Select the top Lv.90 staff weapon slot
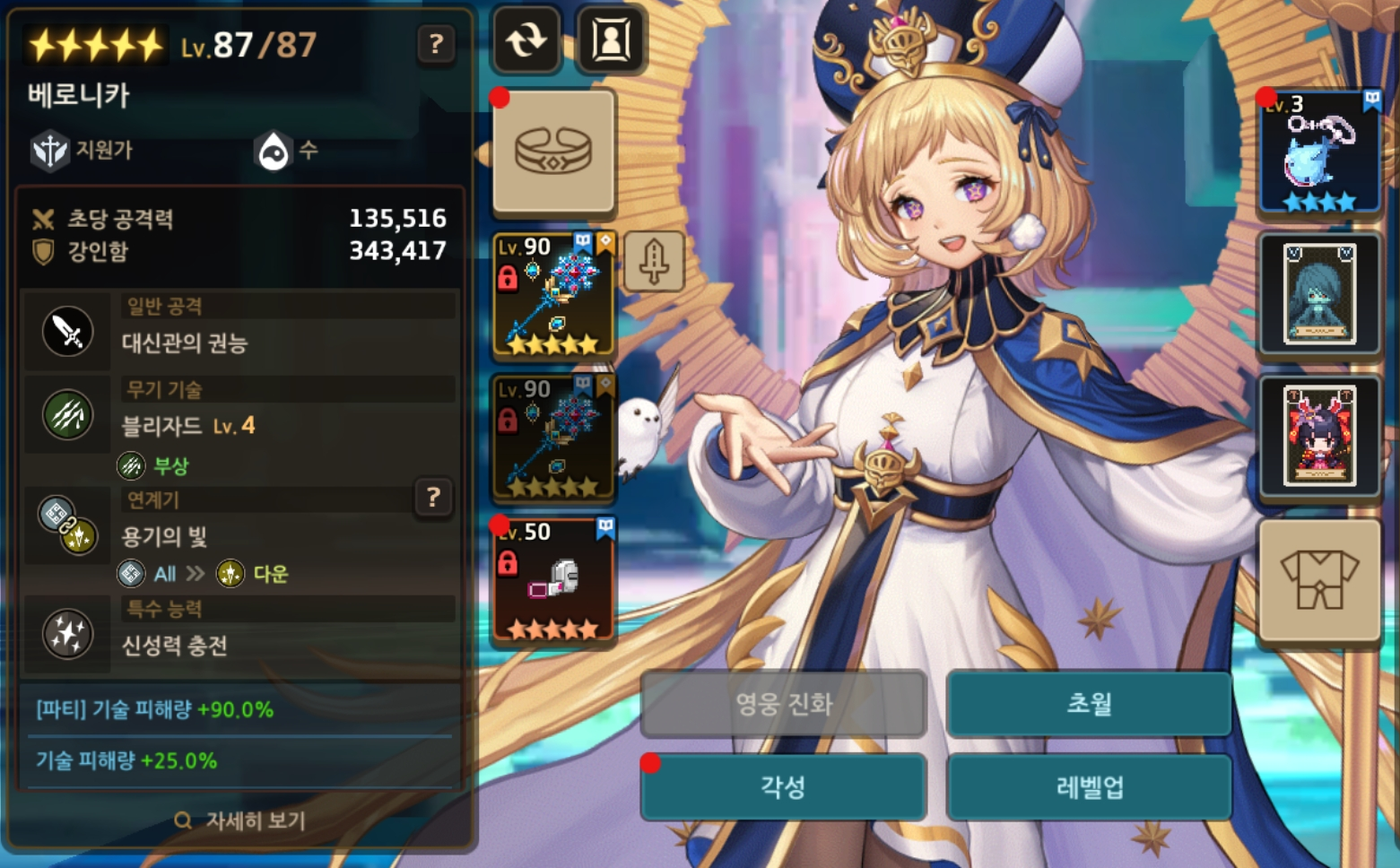This screenshot has width=1400, height=868. pyautogui.click(x=553, y=295)
